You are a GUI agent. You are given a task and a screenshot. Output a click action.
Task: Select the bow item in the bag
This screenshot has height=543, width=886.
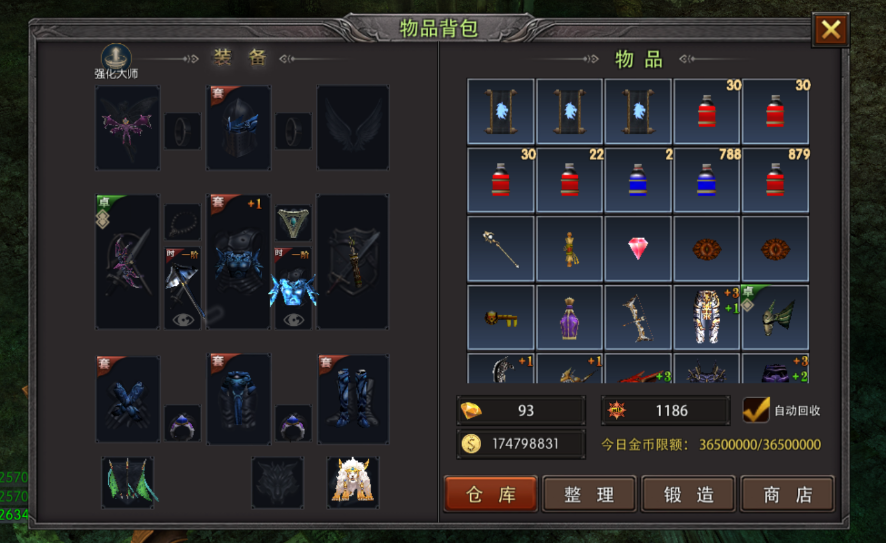pos(638,318)
